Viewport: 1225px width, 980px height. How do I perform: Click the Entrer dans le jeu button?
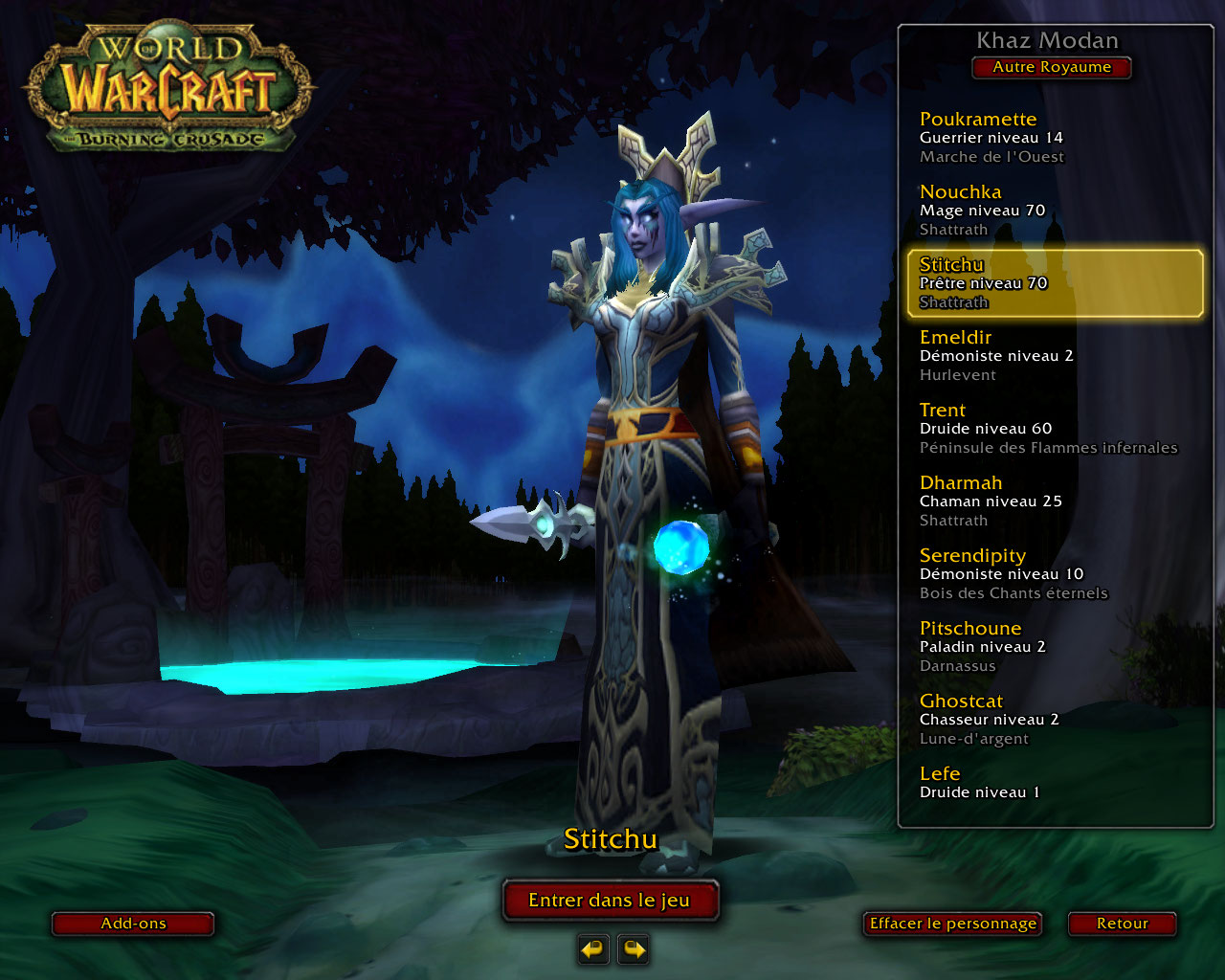(610, 901)
